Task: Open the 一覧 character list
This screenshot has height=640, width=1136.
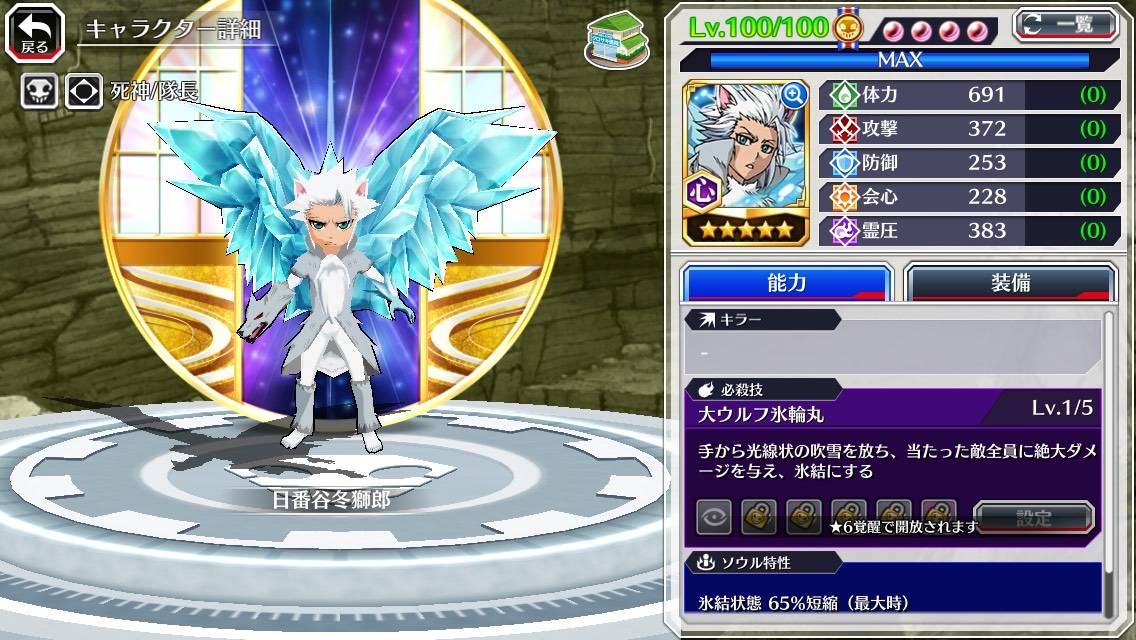Action: click(1065, 24)
